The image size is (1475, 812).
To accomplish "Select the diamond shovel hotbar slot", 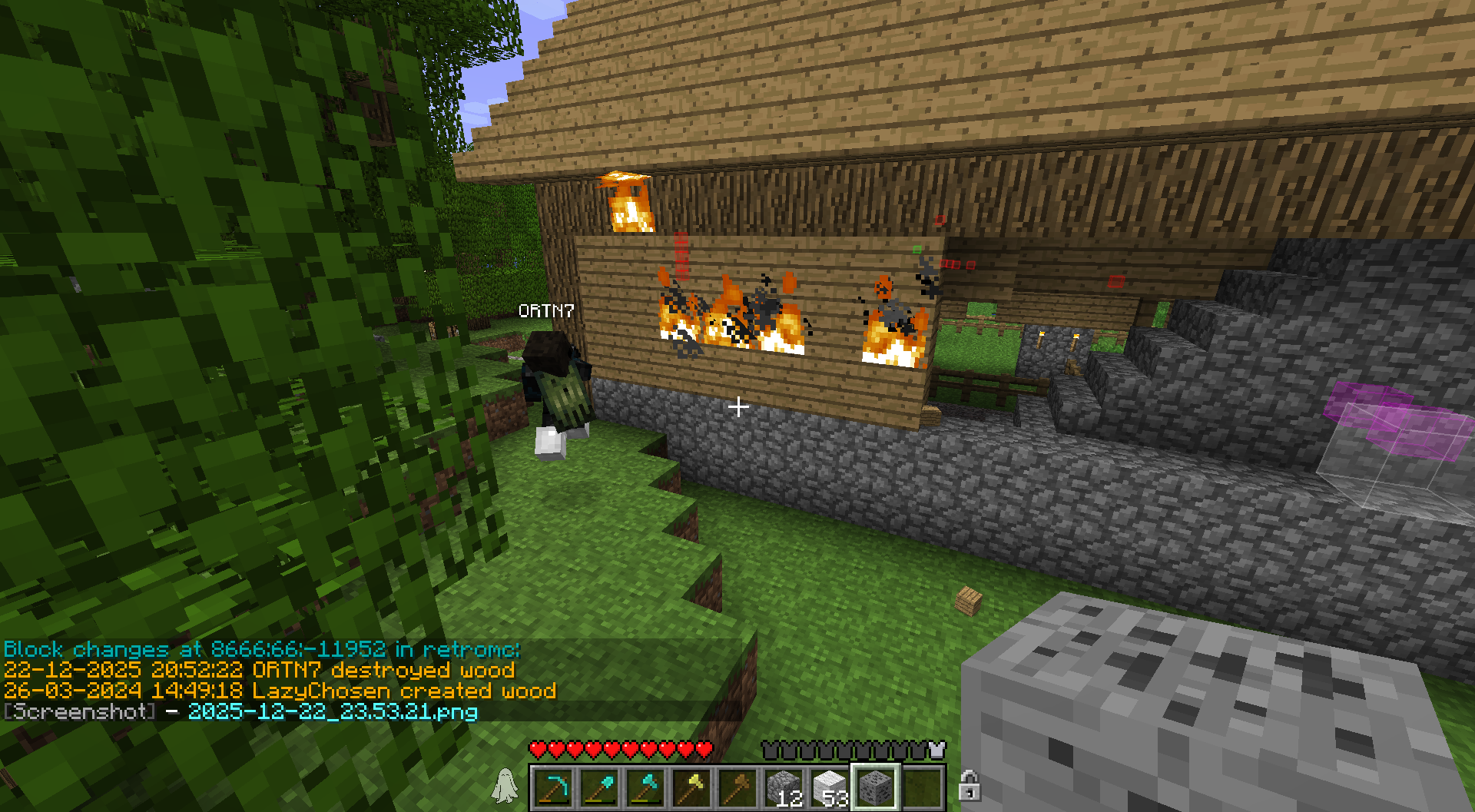I will (599, 788).
